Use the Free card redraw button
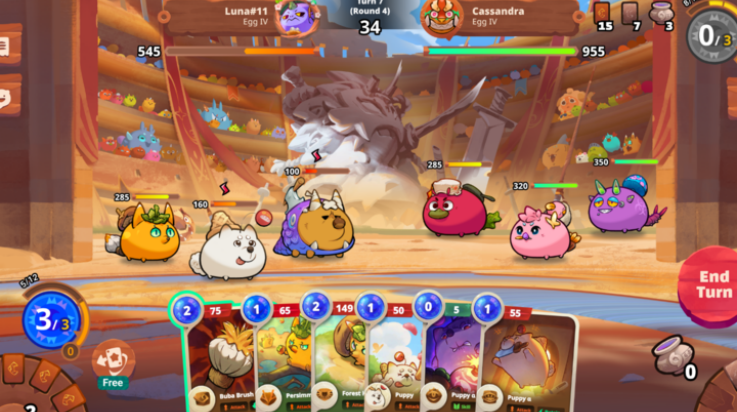 pos(113,362)
